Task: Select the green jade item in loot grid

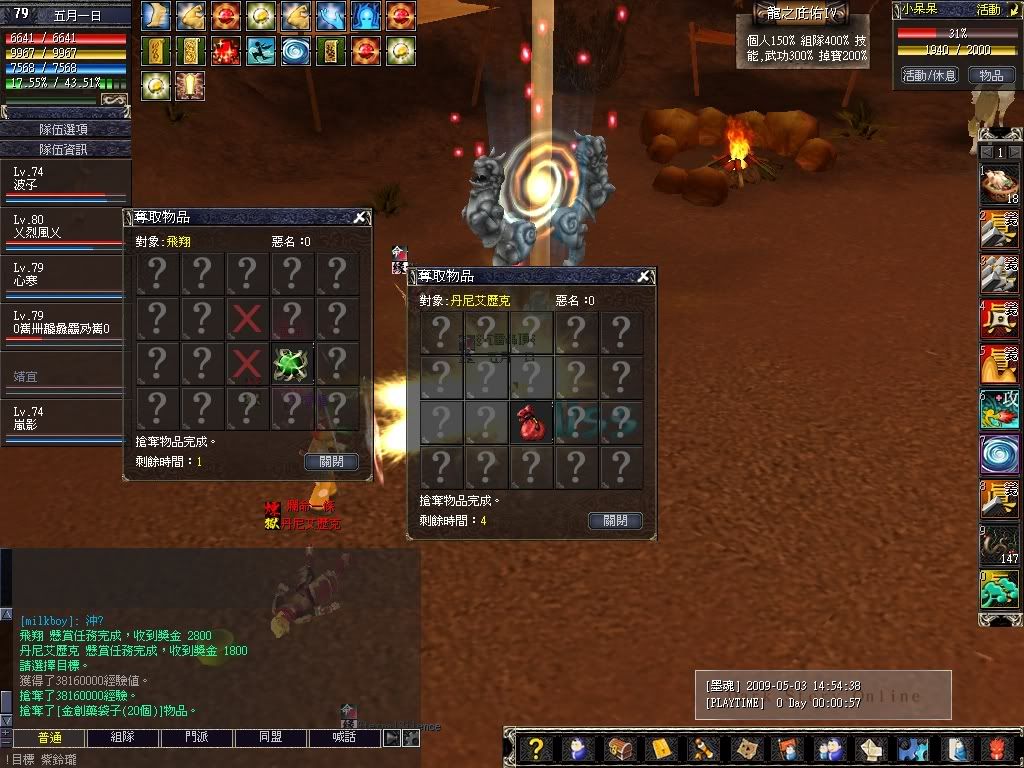Action: [292, 364]
